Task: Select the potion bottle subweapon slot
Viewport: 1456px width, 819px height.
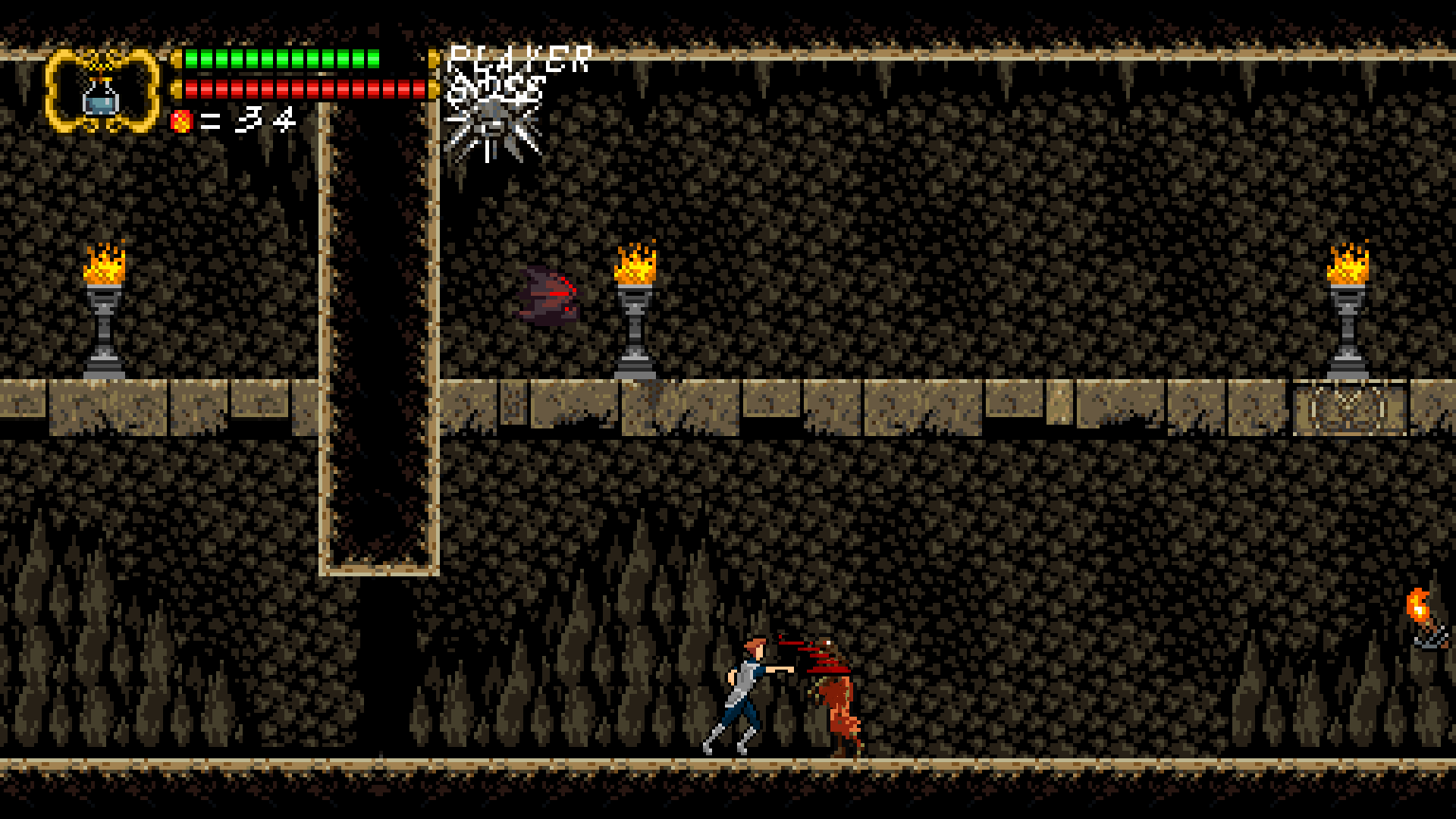Action: click(102, 94)
